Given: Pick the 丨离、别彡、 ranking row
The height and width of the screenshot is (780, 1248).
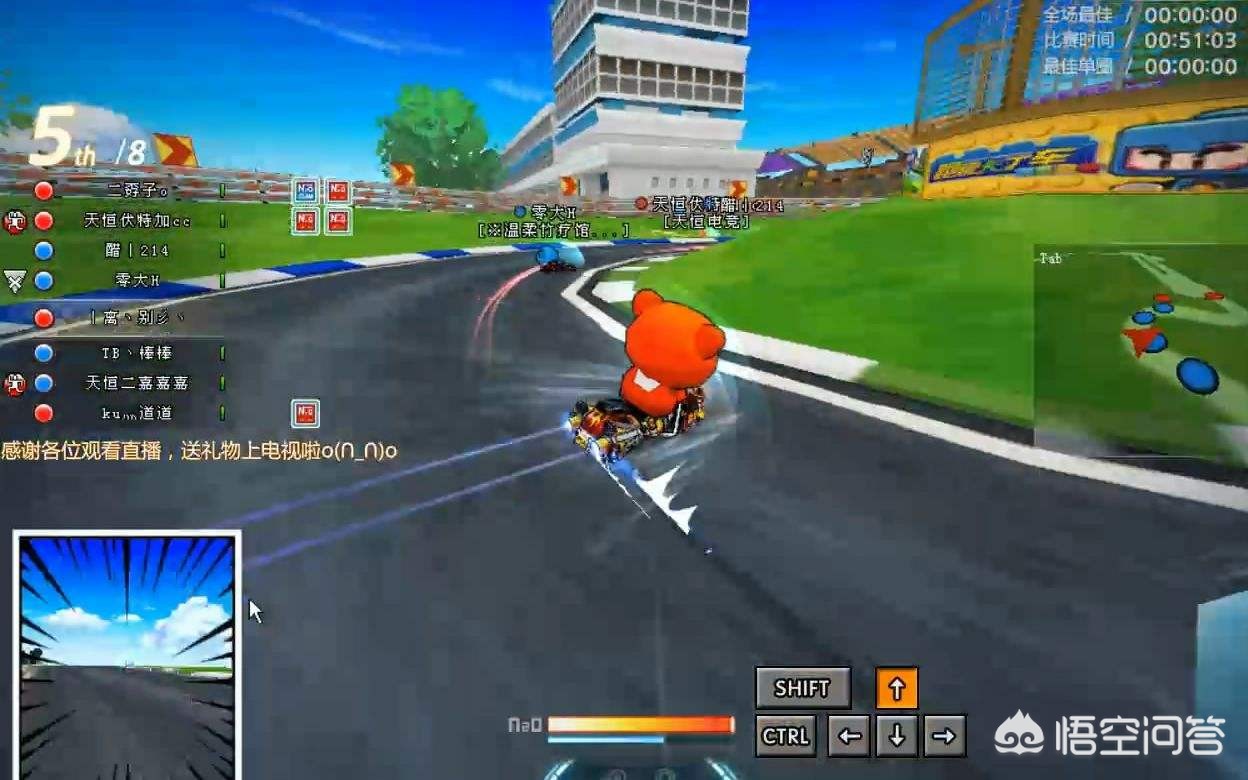Looking at the screenshot, I should click(x=137, y=318).
